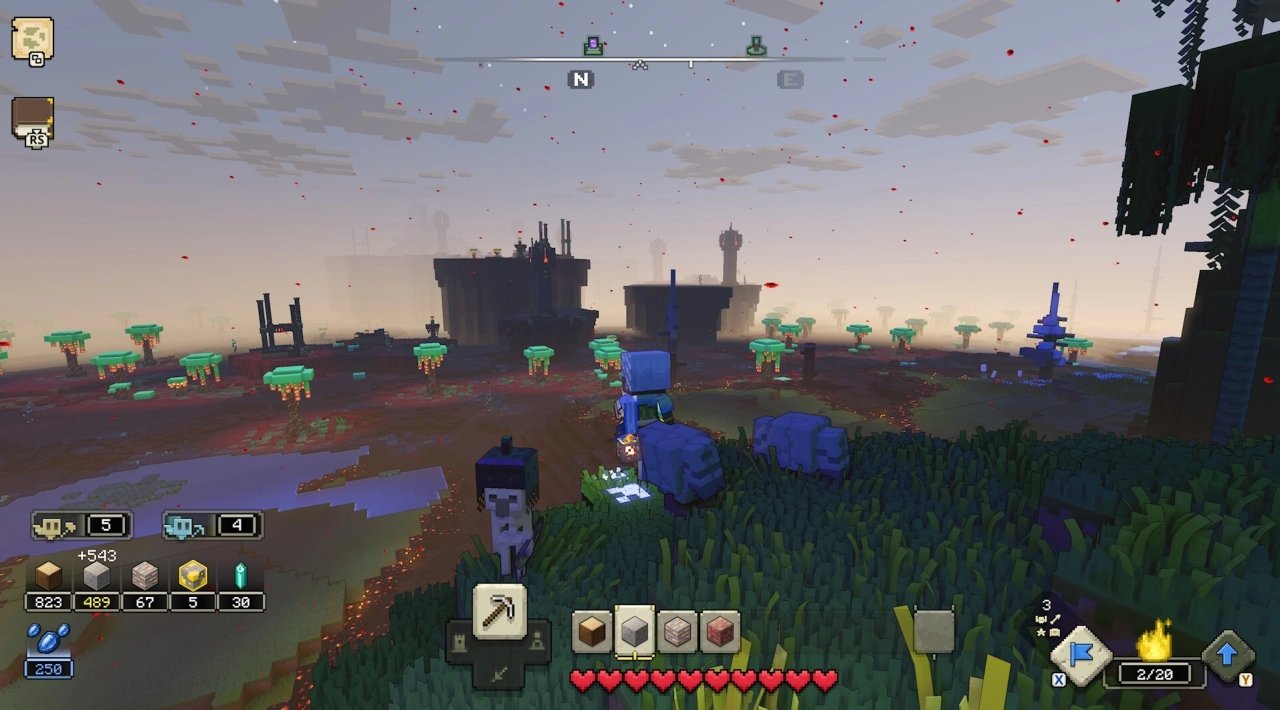This screenshot has height=710, width=1280.
Task: Click the blue up-arrow button
Action: (x=1228, y=655)
